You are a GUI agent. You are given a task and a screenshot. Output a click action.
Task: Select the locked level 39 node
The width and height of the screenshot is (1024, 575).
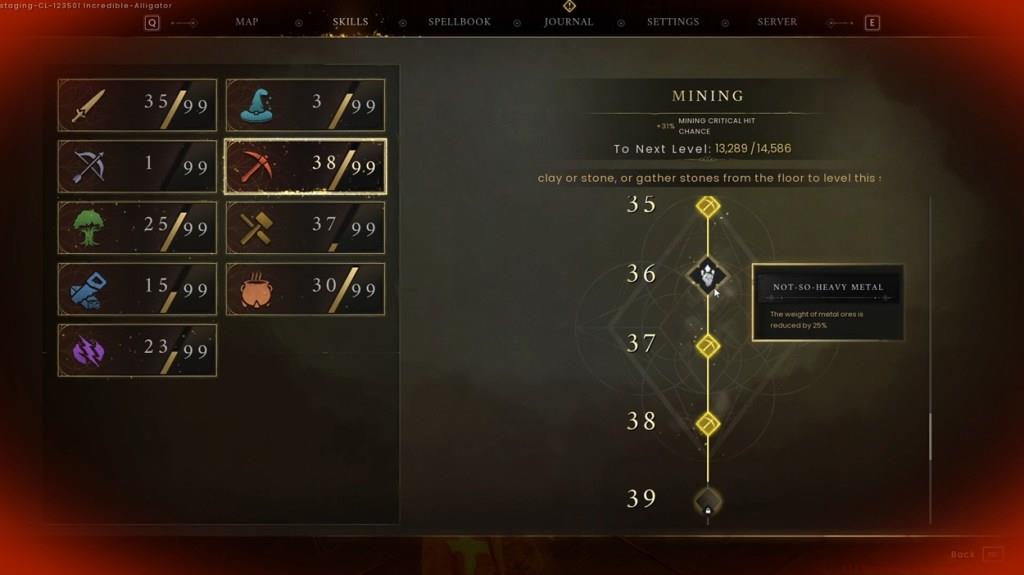pos(708,500)
